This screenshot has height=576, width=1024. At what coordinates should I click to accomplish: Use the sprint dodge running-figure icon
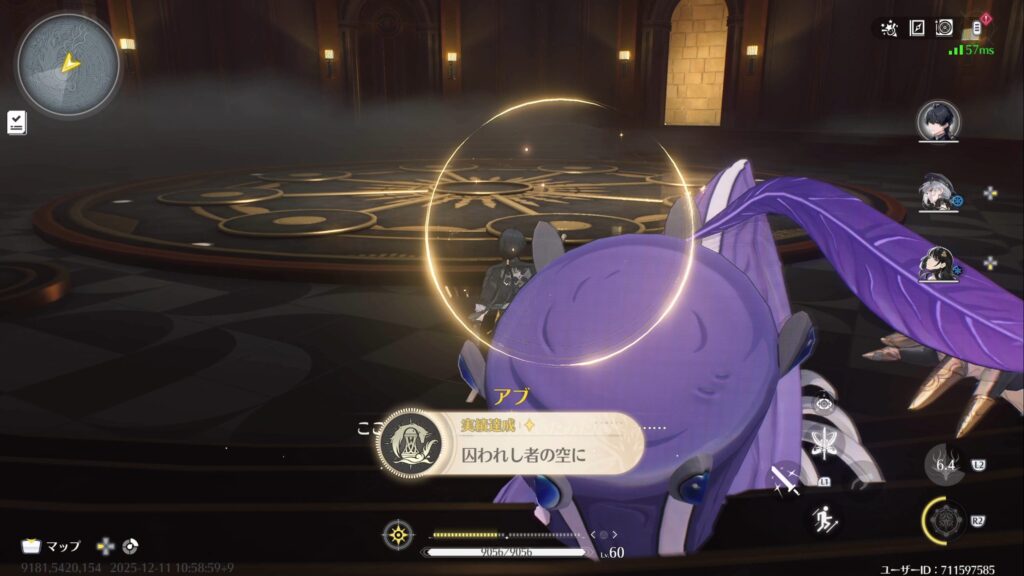click(x=826, y=518)
